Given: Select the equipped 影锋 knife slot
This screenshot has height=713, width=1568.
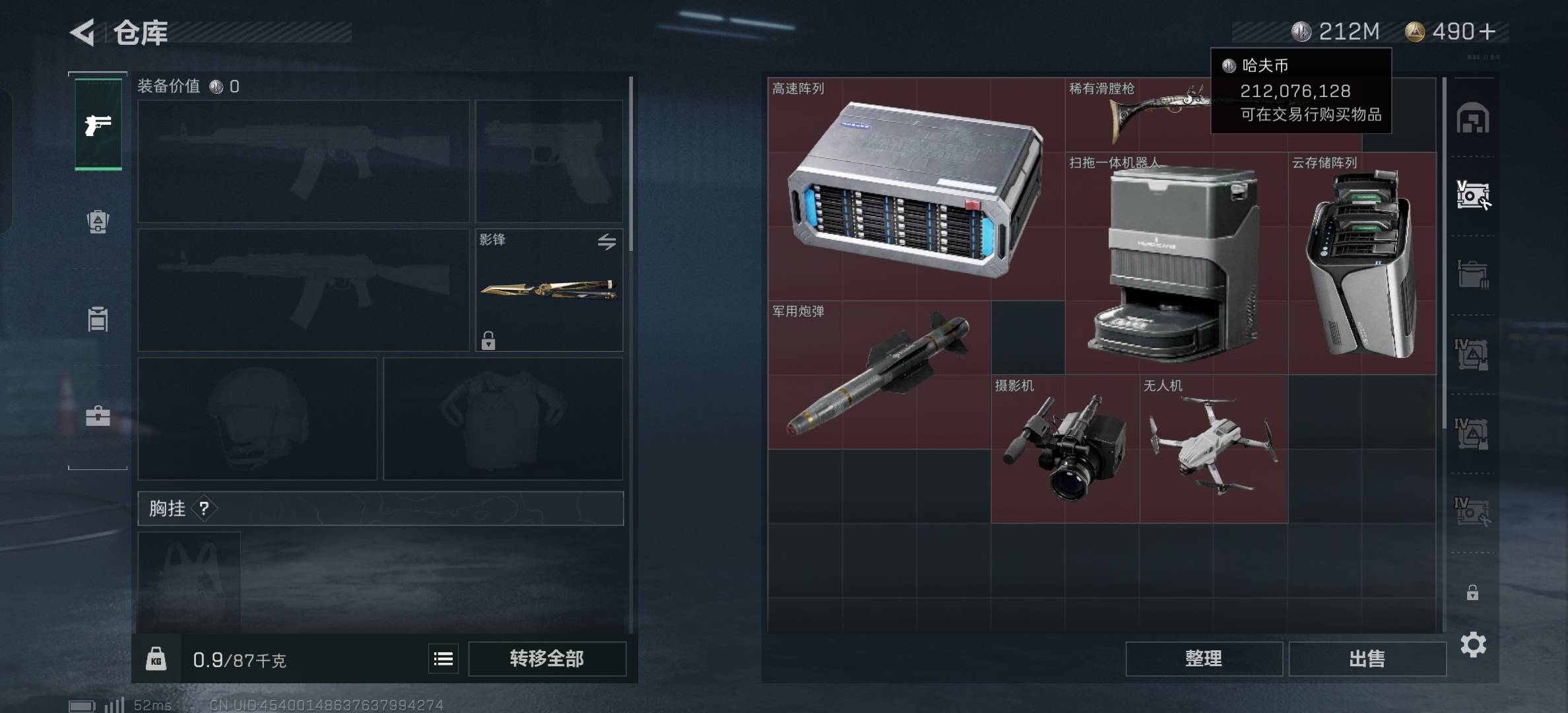Looking at the screenshot, I should [x=548, y=290].
